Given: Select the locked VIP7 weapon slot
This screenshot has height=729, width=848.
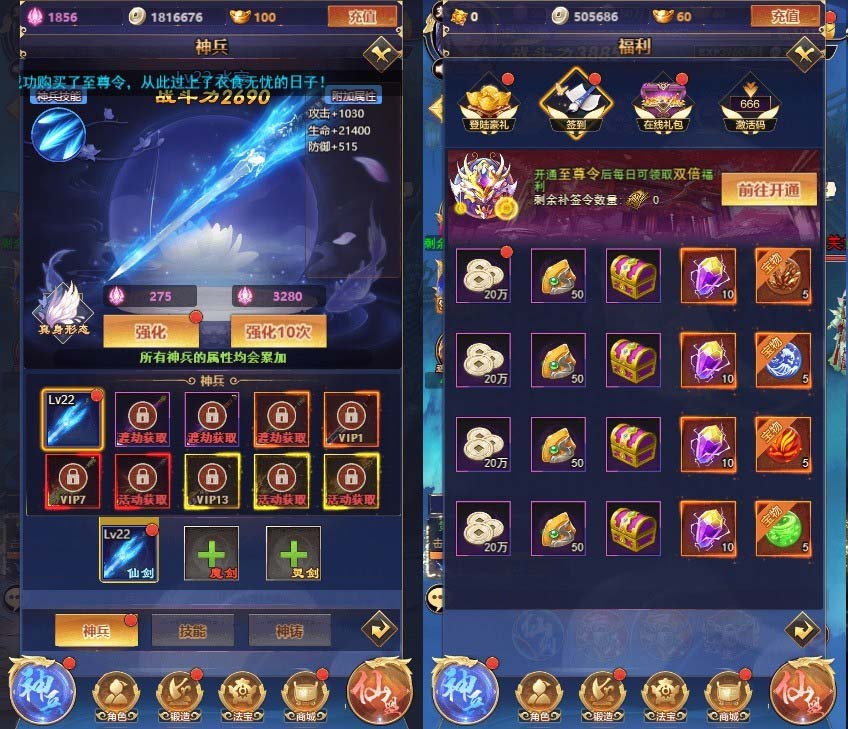Looking at the screenshot, I should (x=72, y=480).
